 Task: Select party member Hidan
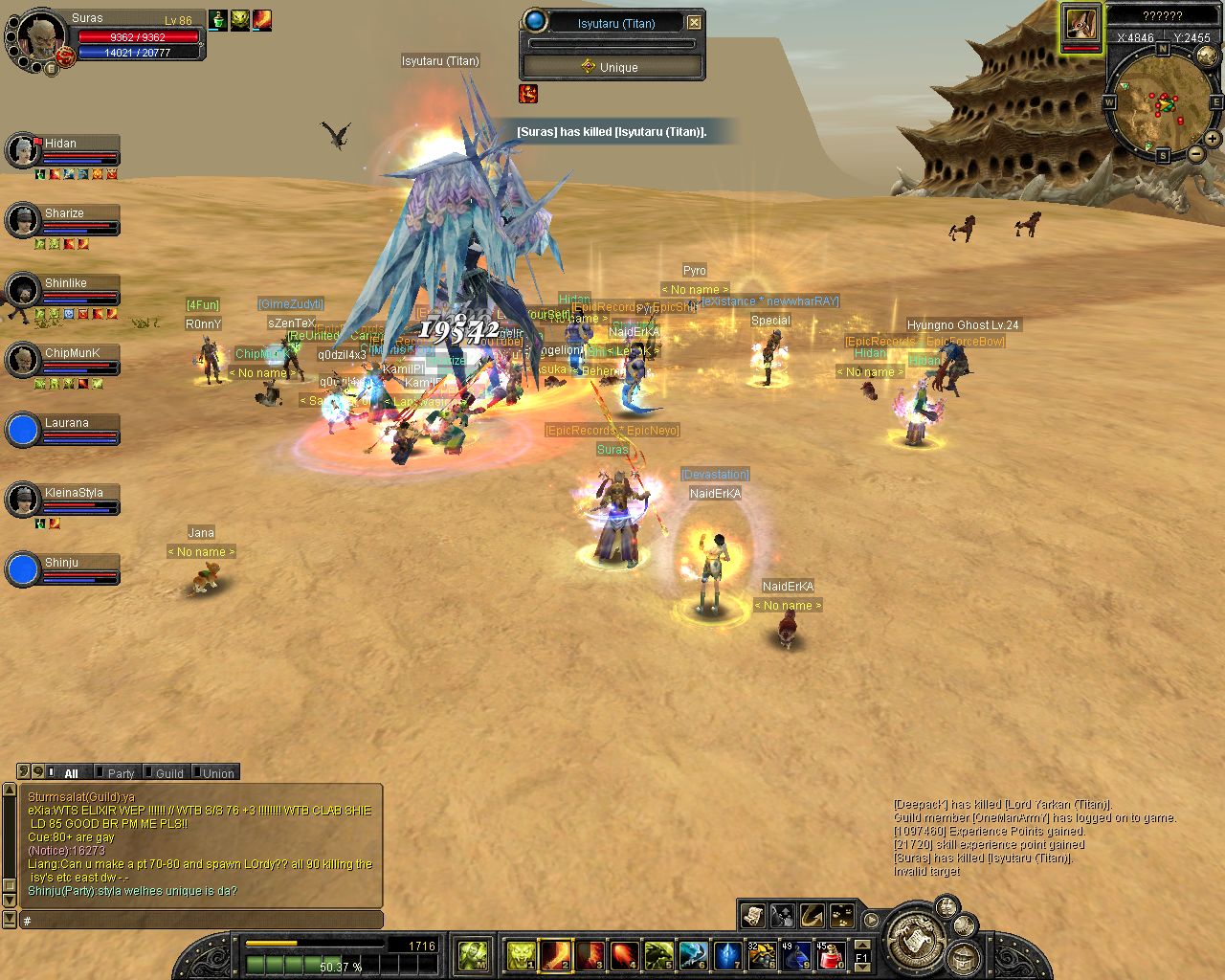coord(23,150)
